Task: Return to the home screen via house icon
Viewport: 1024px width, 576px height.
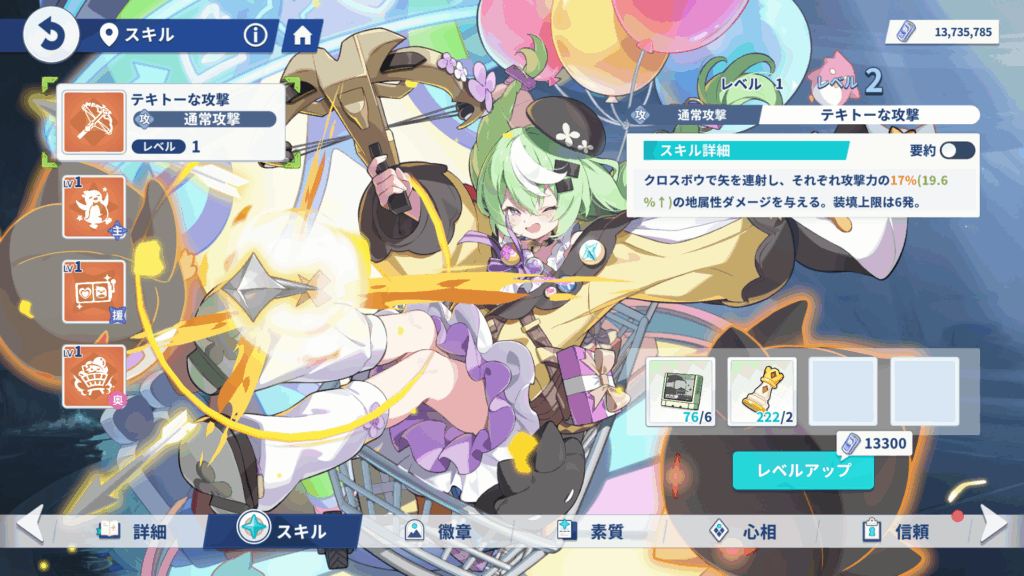Action: (x=302, y=37)
